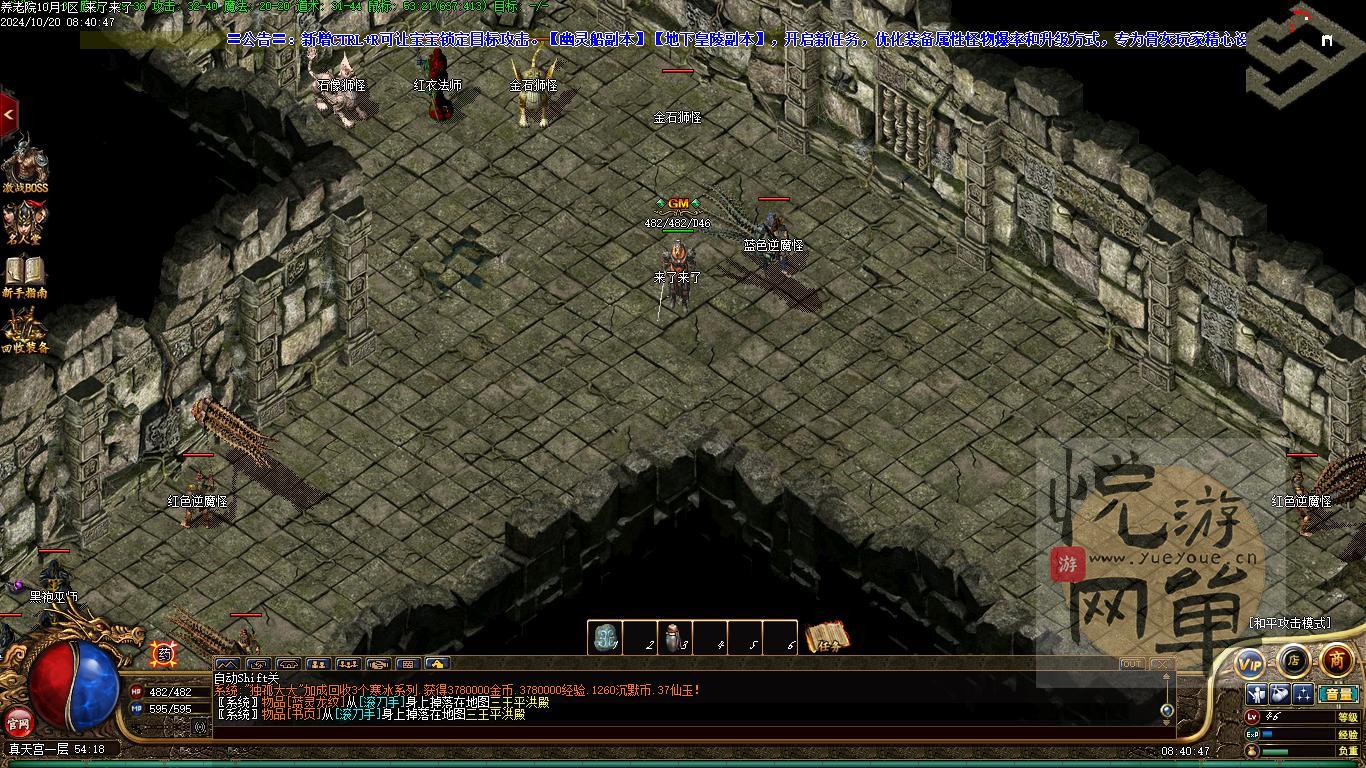This screenshot has width=1366, height=768.
Task: Click the red 药 medicine icon
Action: point(164,654)
